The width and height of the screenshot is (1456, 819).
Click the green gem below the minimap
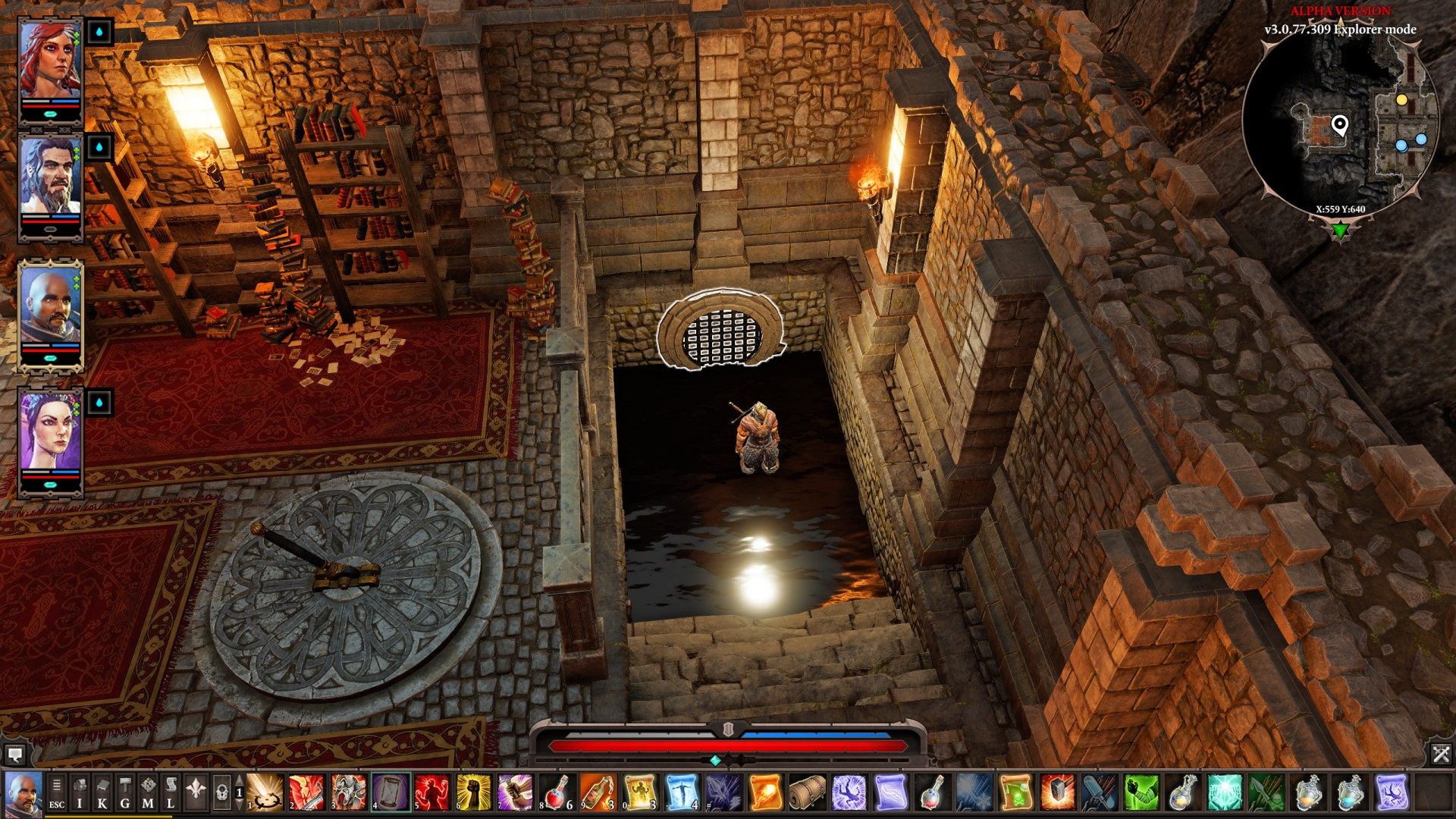[1340, 230]
